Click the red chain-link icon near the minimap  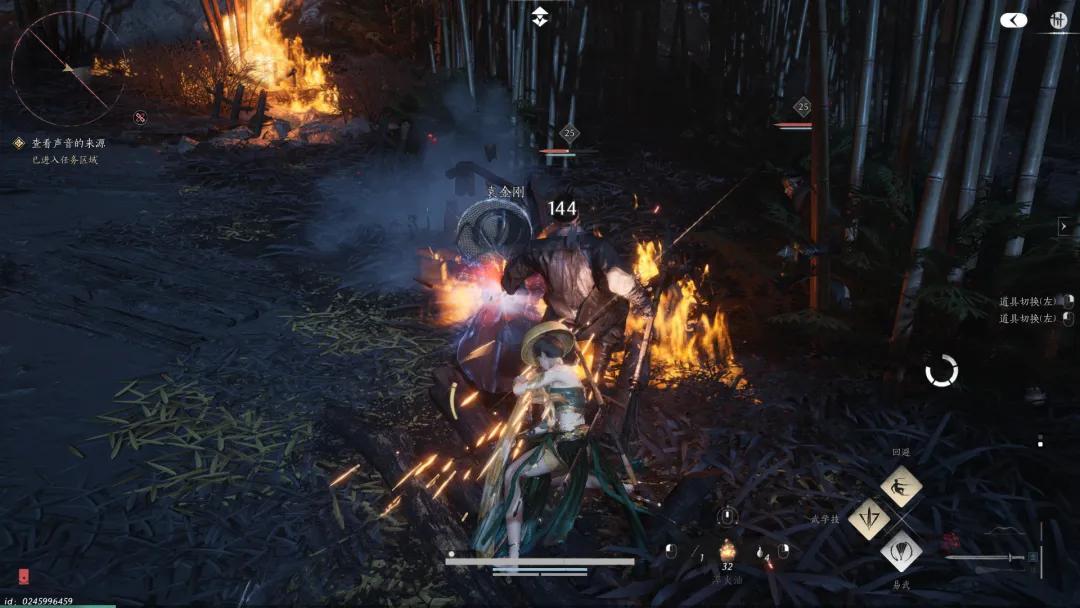click(140, 117)
